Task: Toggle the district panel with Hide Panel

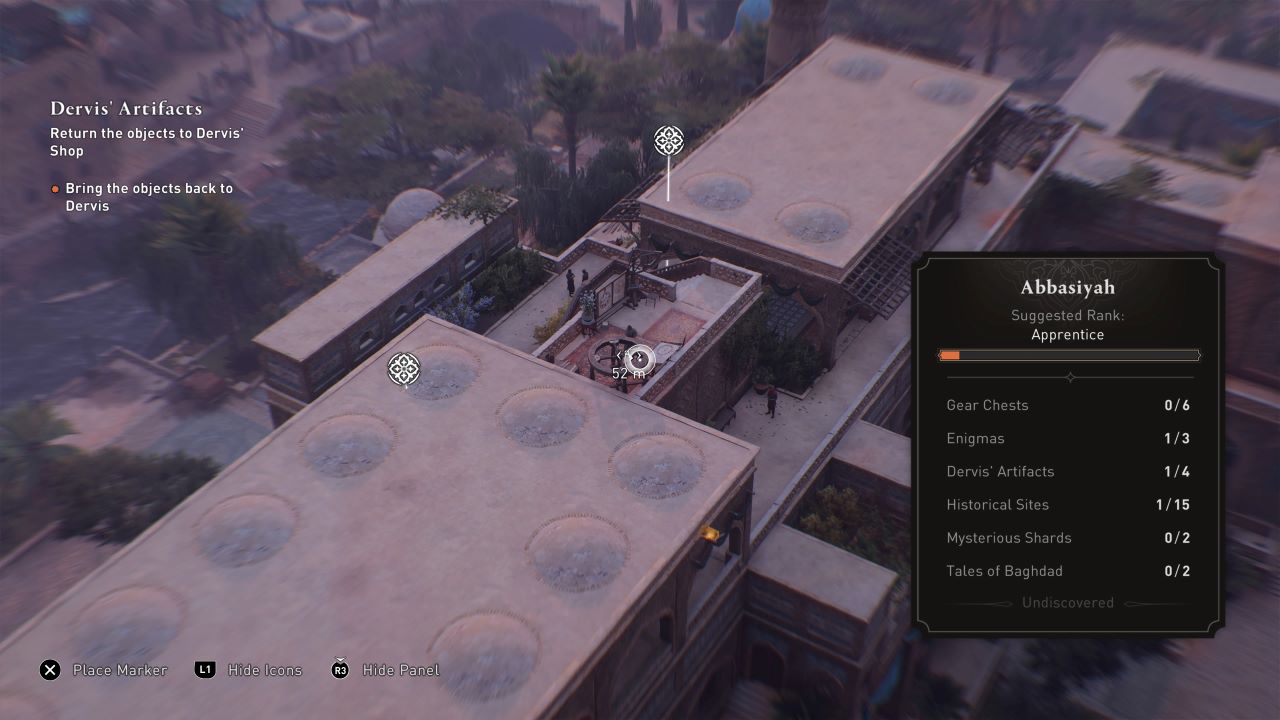Action: point(400,670)
